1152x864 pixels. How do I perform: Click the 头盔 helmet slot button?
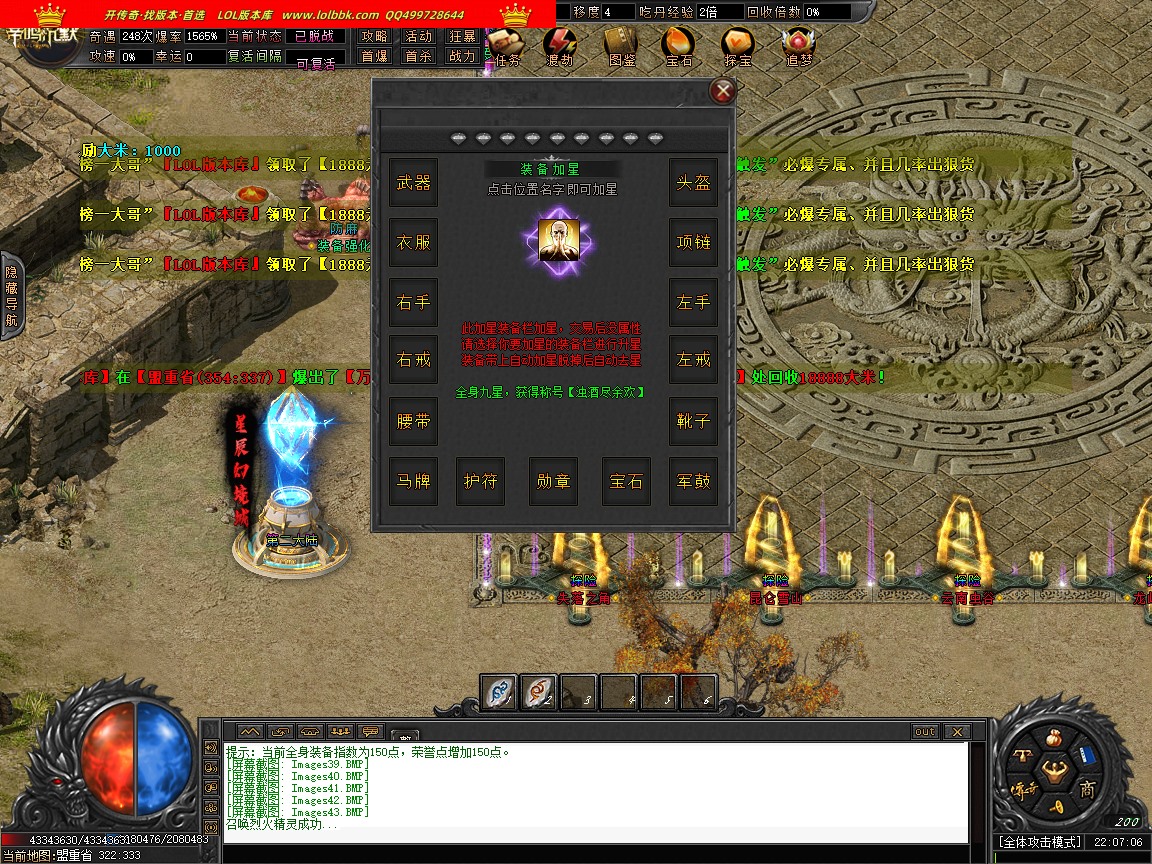[693, 182]
